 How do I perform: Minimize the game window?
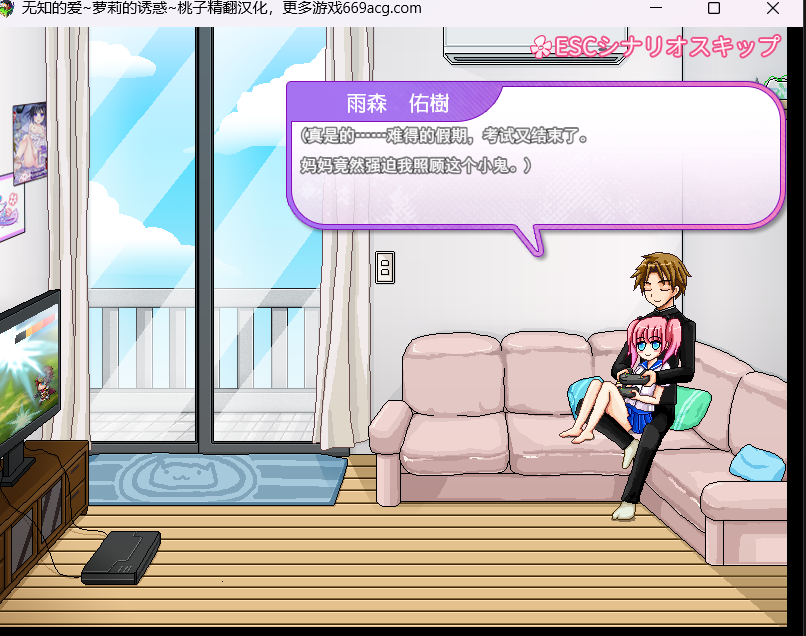tap(655, 8)
